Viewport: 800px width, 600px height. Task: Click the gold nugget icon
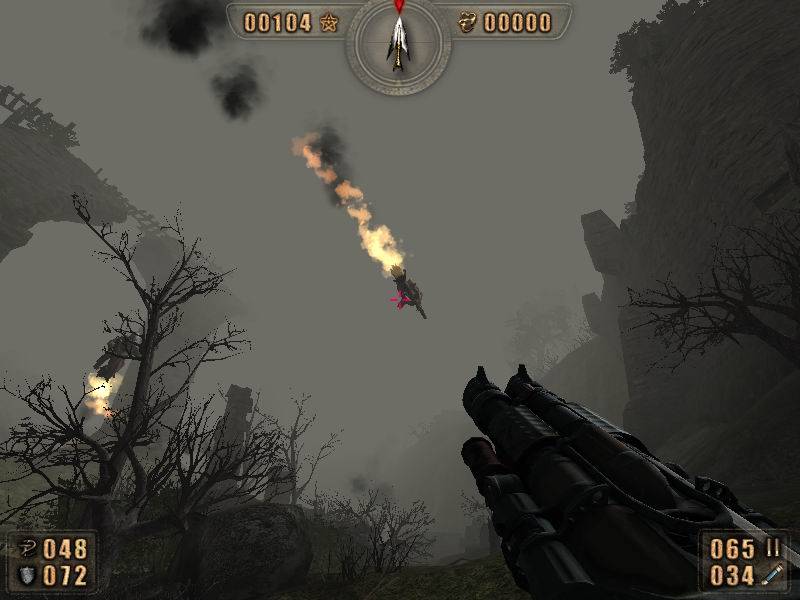coord(467,23)
